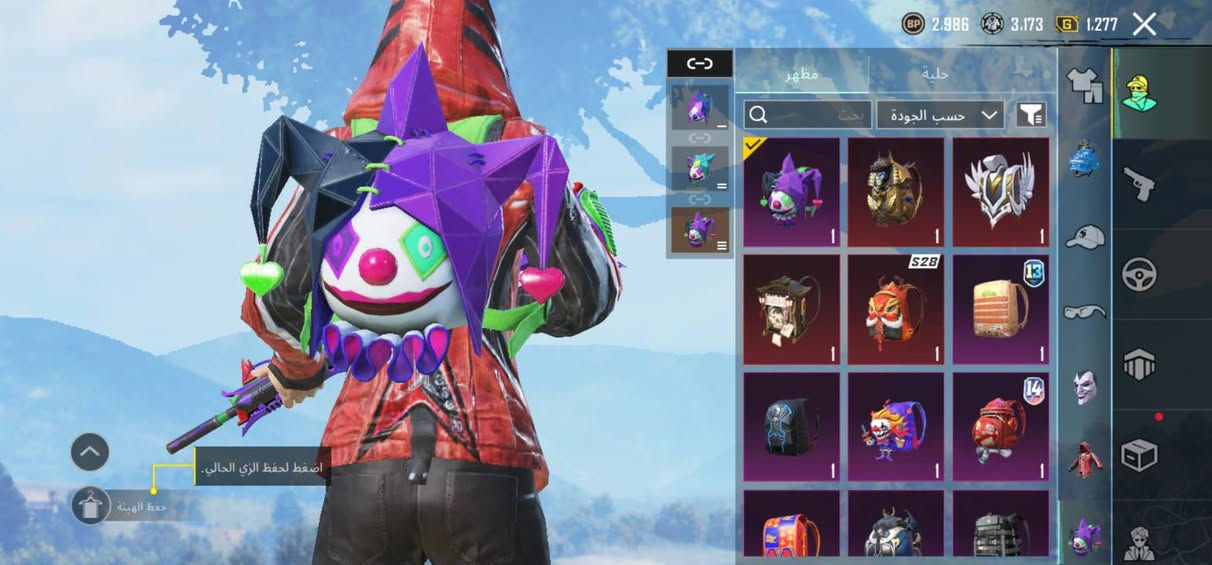1212x565 pixels.
Task: Open the steering wheel vehicles category
Action: 1139,274
